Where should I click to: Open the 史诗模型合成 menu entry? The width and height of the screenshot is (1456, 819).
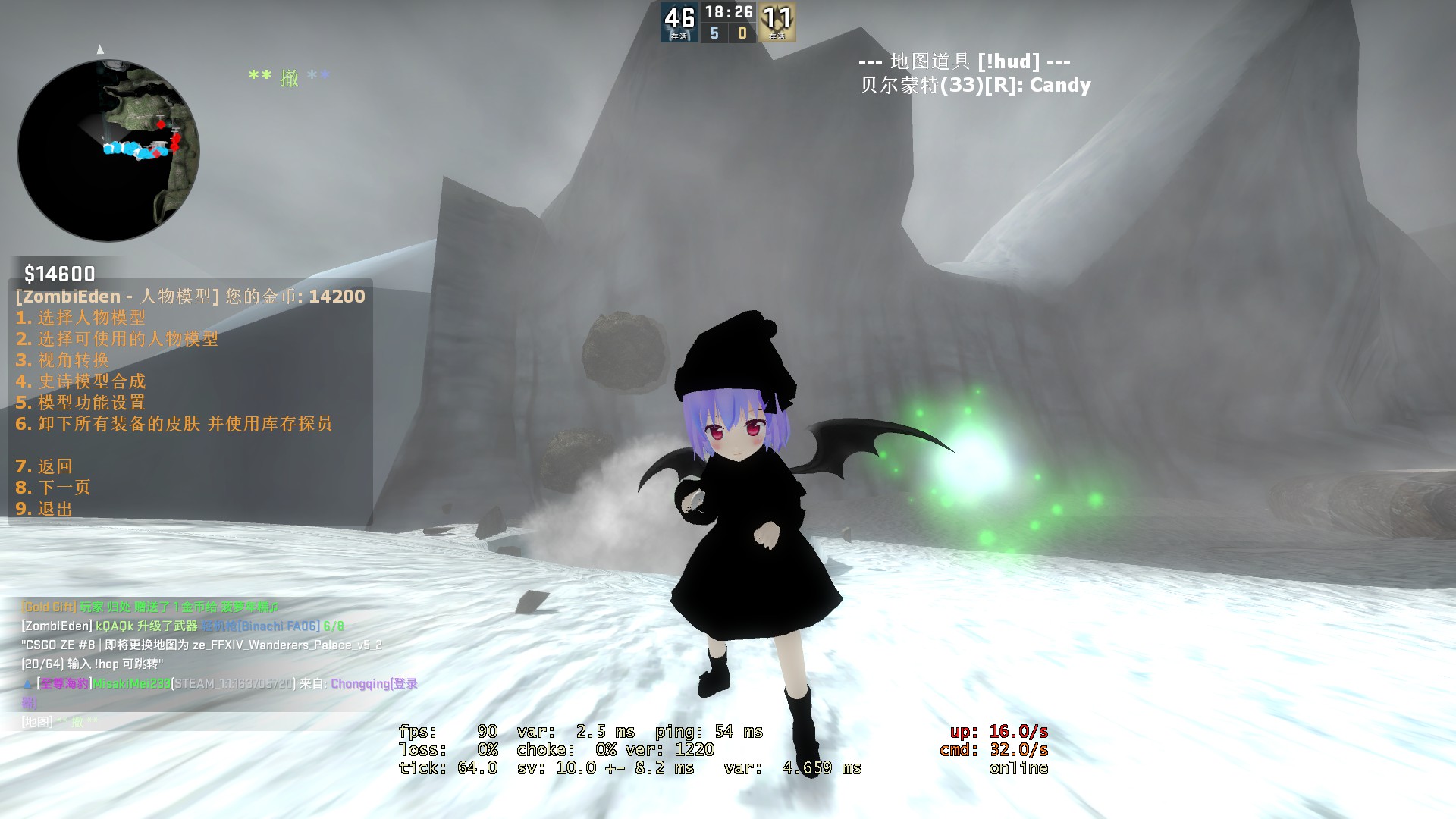80,381
